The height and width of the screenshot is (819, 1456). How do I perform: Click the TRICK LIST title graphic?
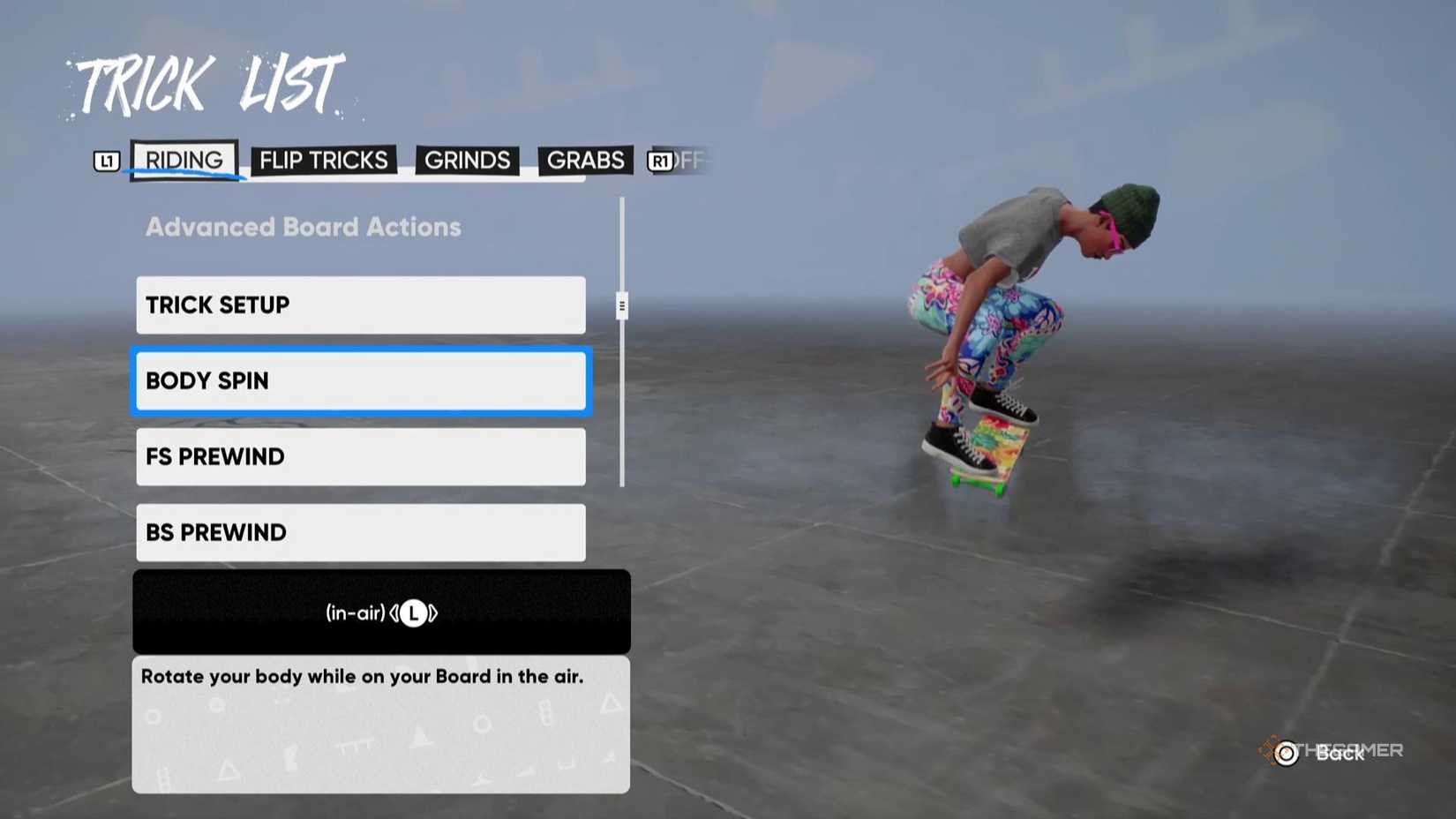point(207,84)
